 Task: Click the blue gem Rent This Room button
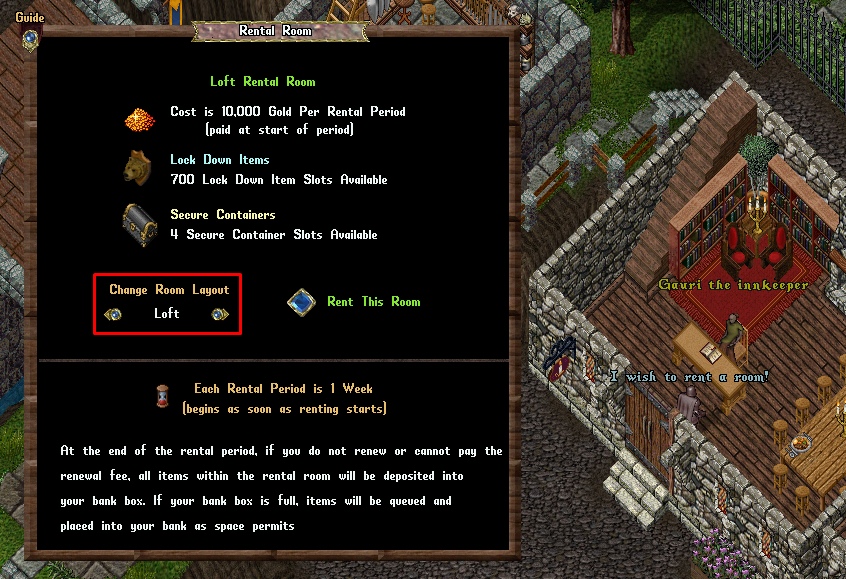302,302
